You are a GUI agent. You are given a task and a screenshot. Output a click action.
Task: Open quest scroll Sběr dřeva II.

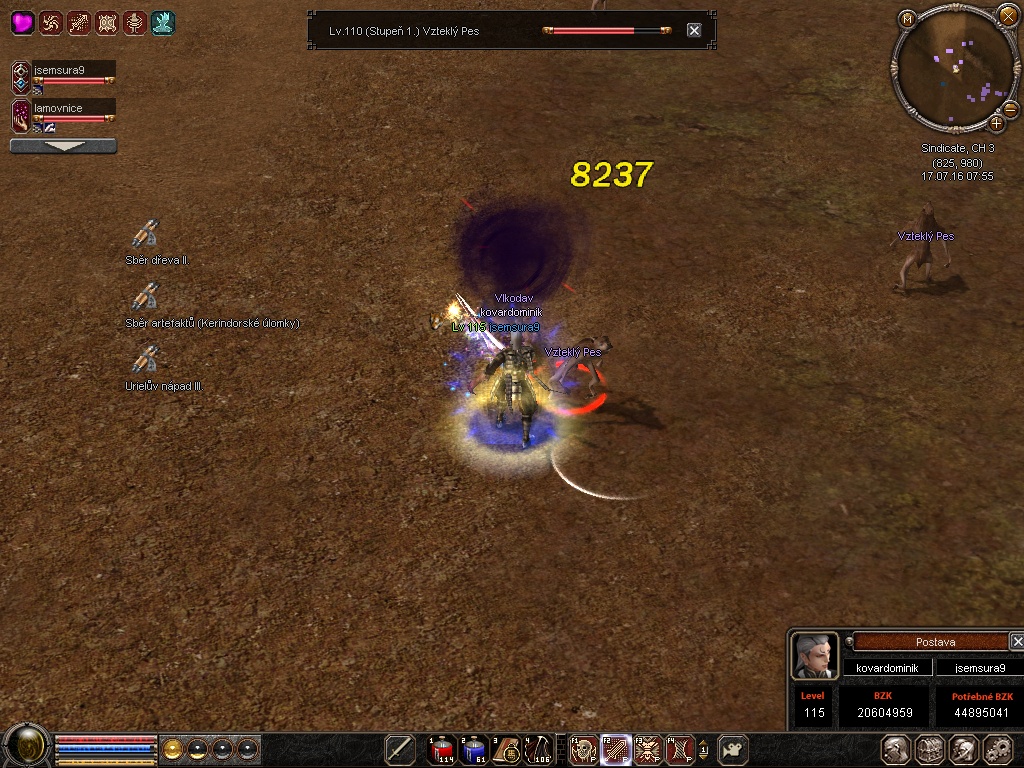pos(146,234)
